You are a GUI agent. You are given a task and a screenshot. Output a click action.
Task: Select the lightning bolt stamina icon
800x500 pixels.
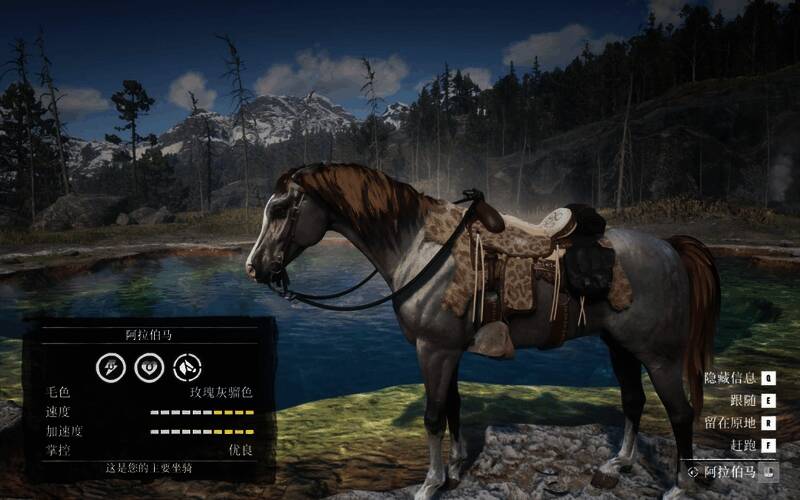pyautogui.click(x=110, y=367)
